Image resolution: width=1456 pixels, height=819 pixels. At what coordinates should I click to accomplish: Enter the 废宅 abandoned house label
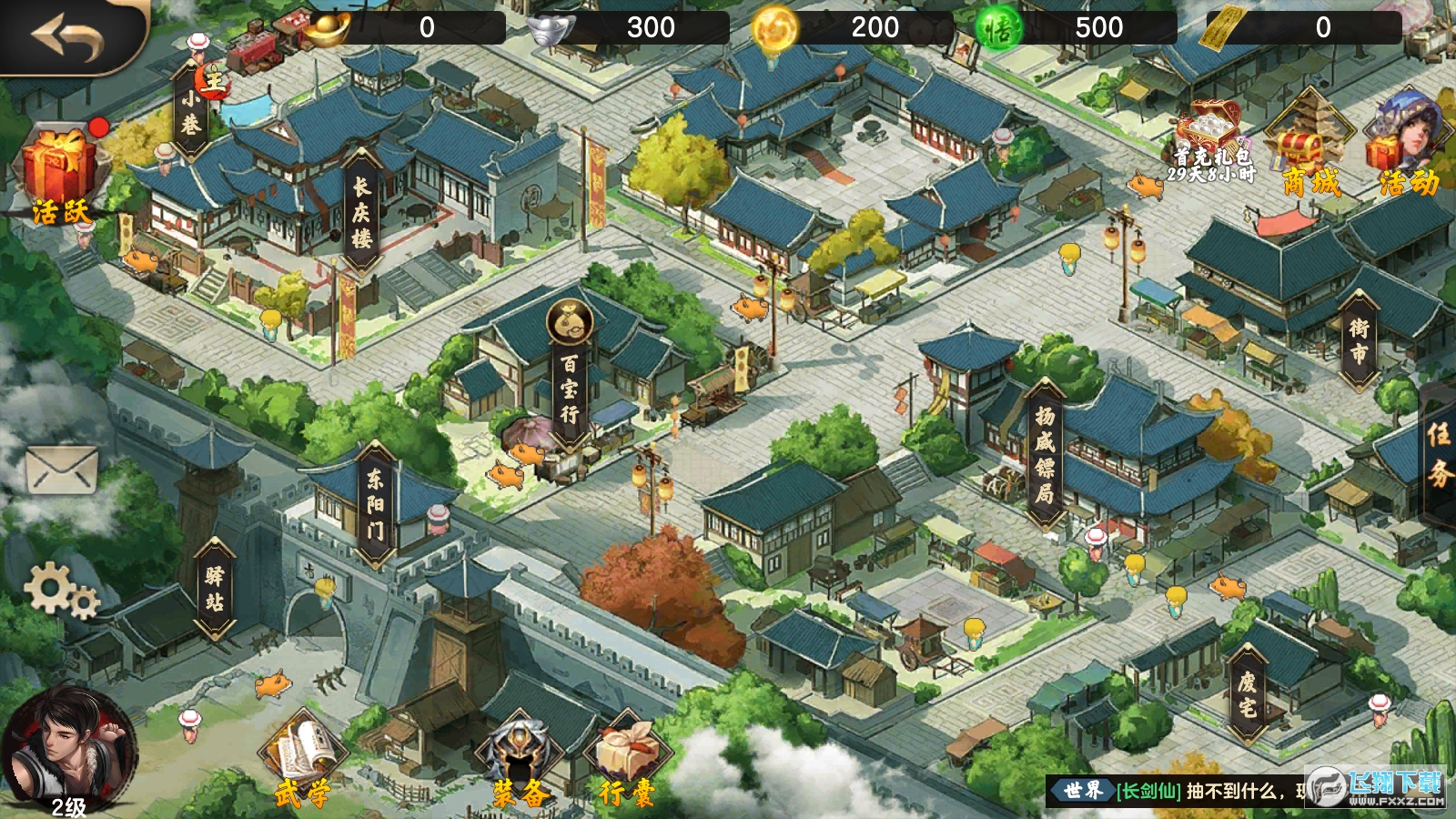[x=1247, y=694]
